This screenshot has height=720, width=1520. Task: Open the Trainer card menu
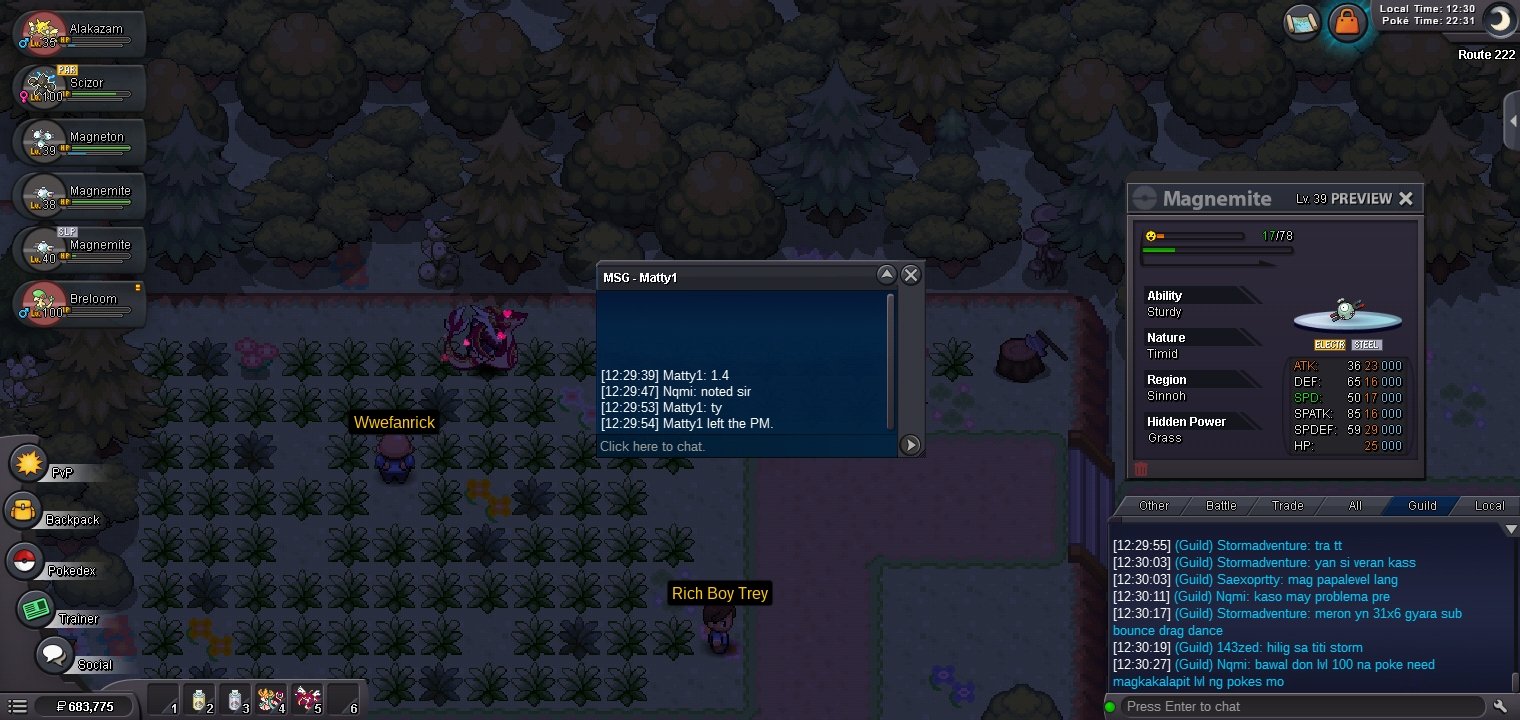(x=37, y=608)
